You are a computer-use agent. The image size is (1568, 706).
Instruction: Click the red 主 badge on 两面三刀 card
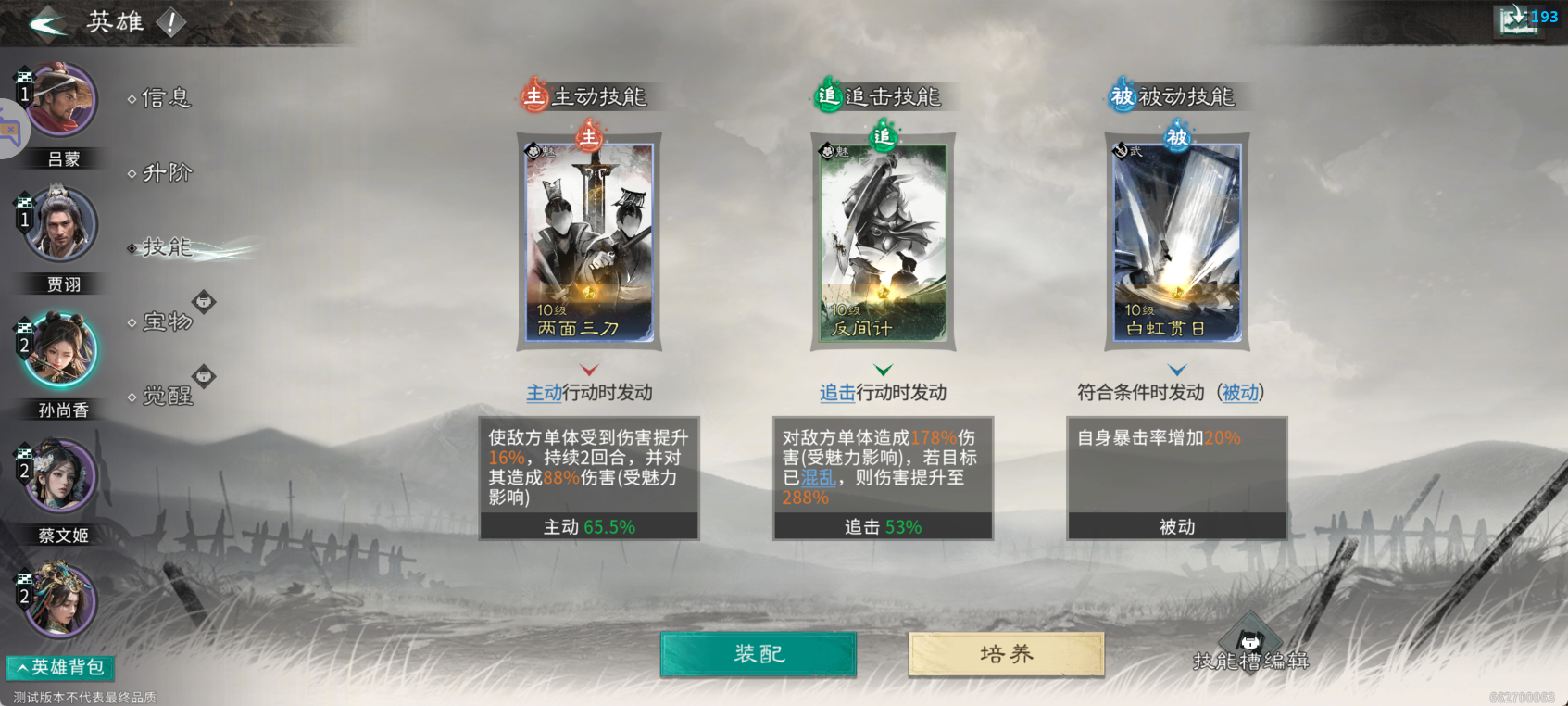589,139
